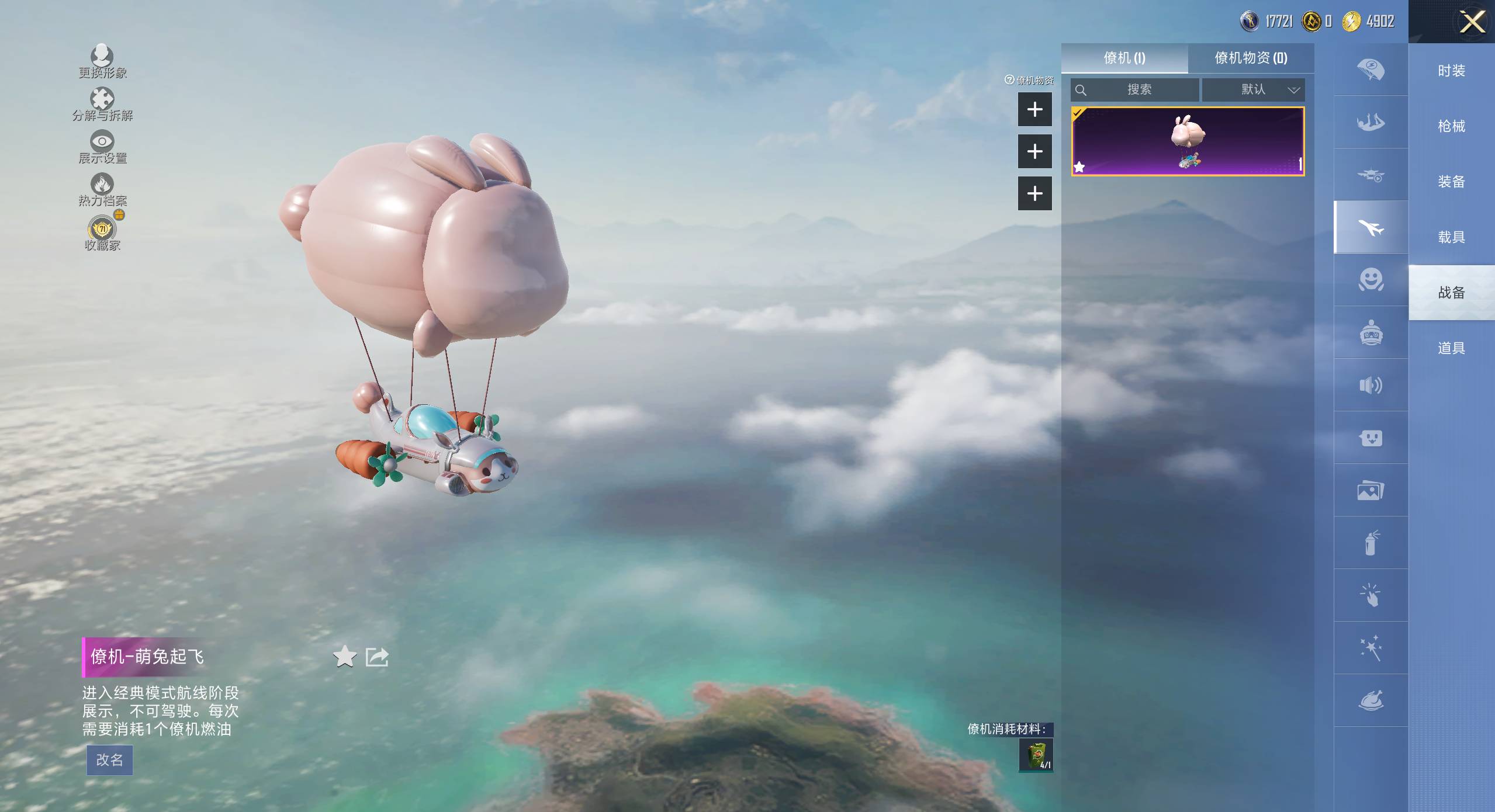Close the inventory screen with the X
This screenshot has height=812, width=1495.
1472,23
